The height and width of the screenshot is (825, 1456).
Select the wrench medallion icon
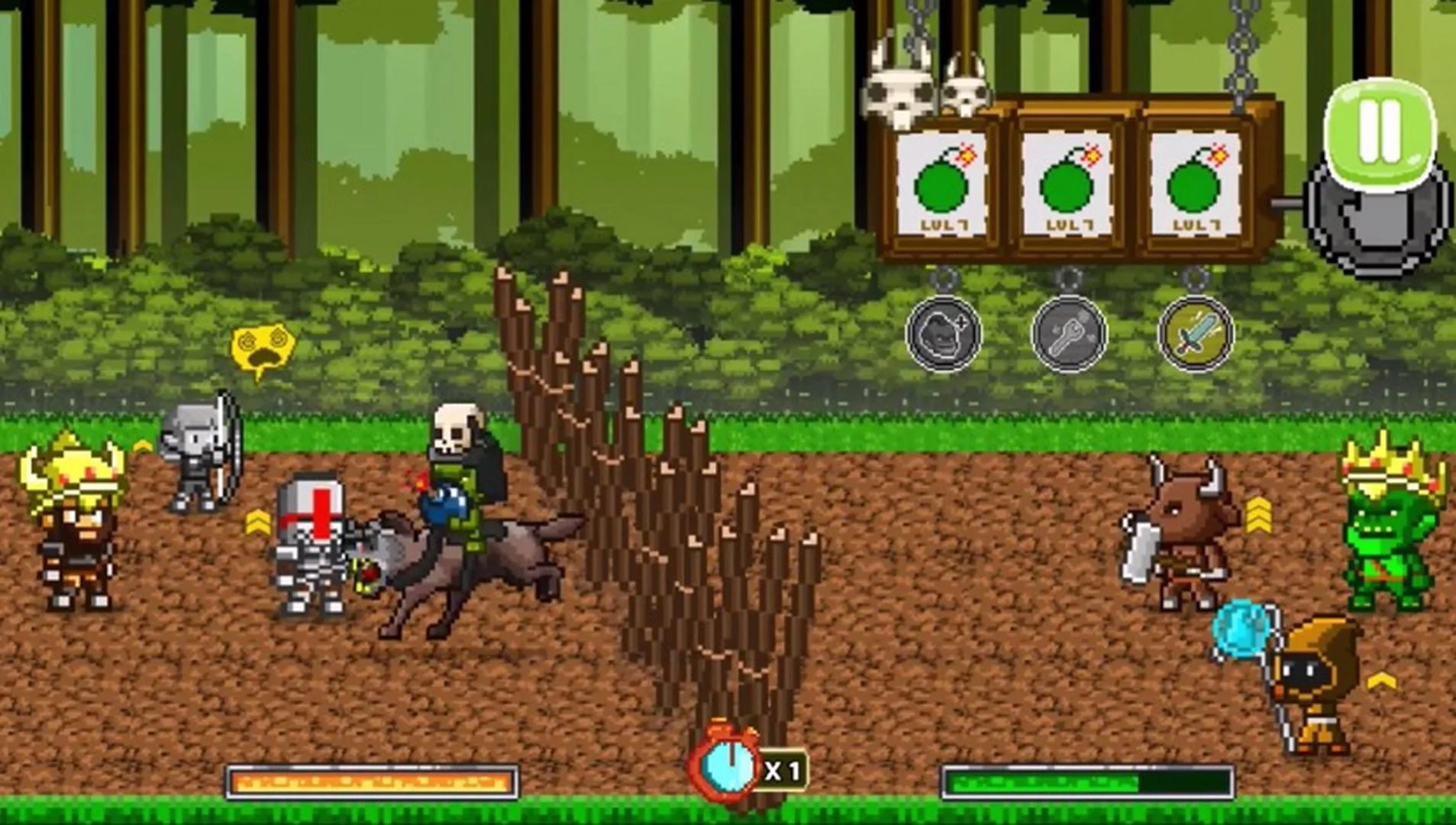(1069, 334)
